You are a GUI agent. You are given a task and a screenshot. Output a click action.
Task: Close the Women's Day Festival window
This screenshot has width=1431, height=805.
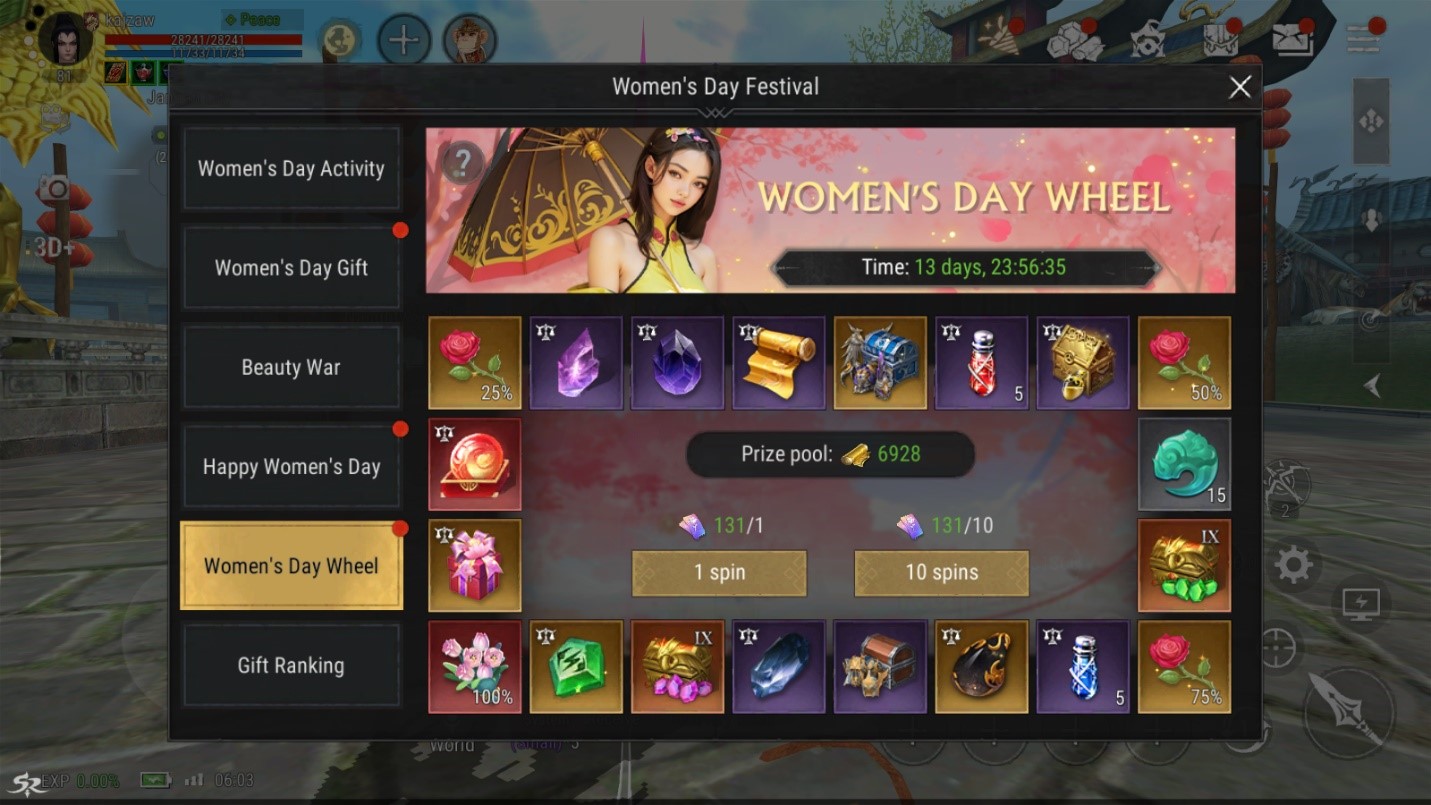[1239, 87]
